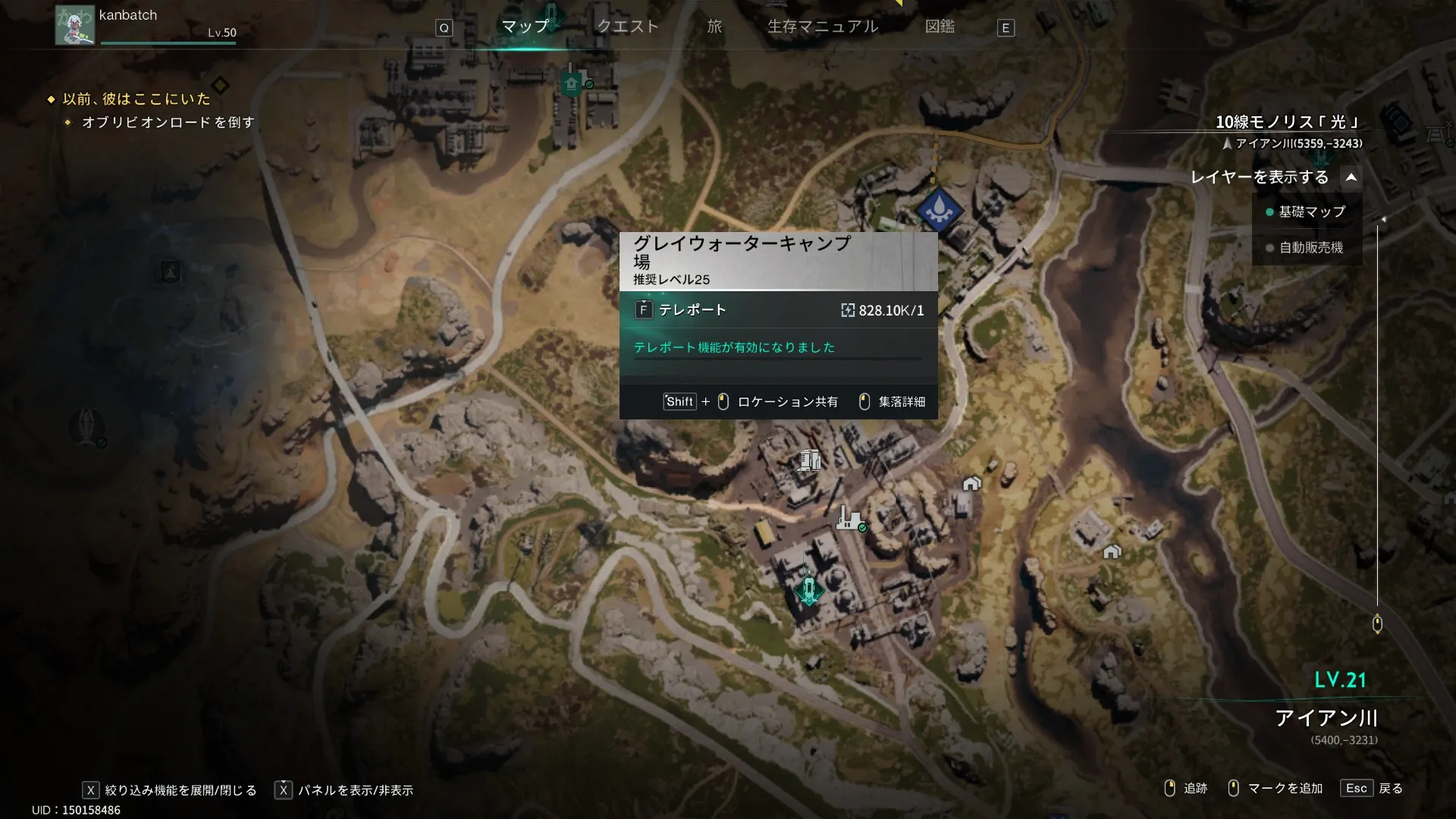Select the 以前、彼はここにいた quest tracker
This screenshot has width=1456, height=819.
[136, 99]
